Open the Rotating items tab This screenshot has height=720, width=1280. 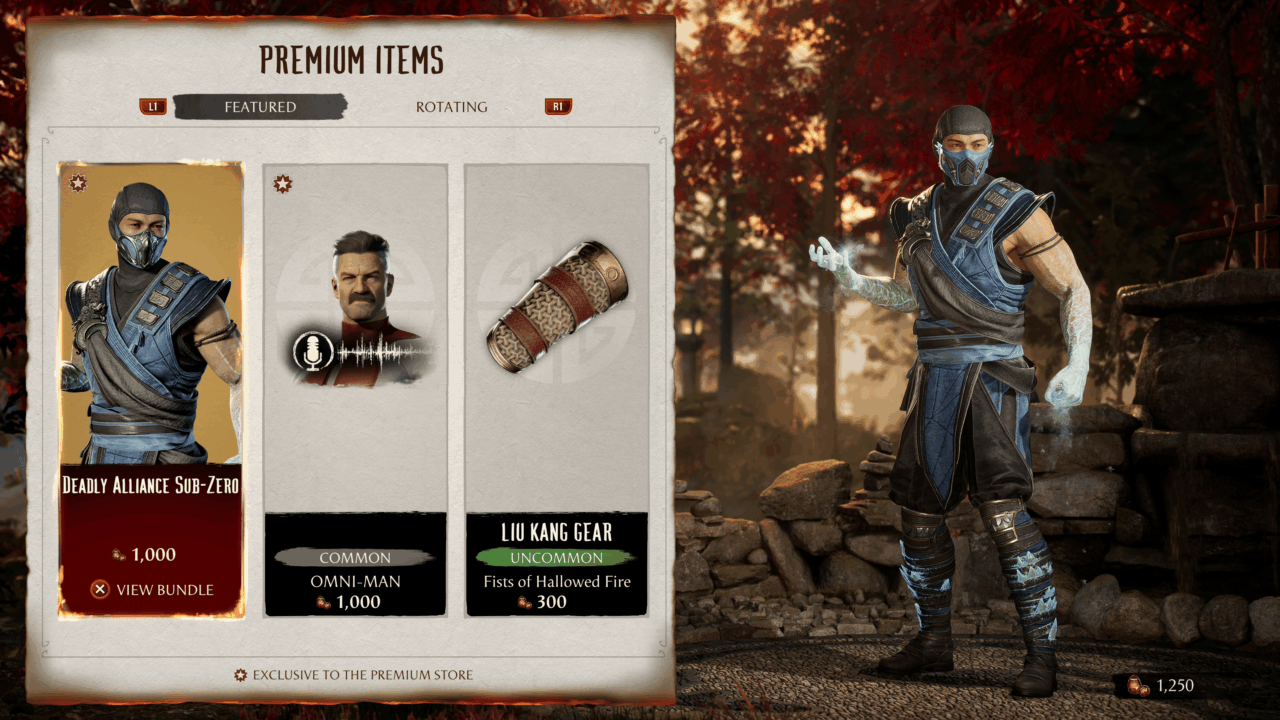(x=451, y=107)
